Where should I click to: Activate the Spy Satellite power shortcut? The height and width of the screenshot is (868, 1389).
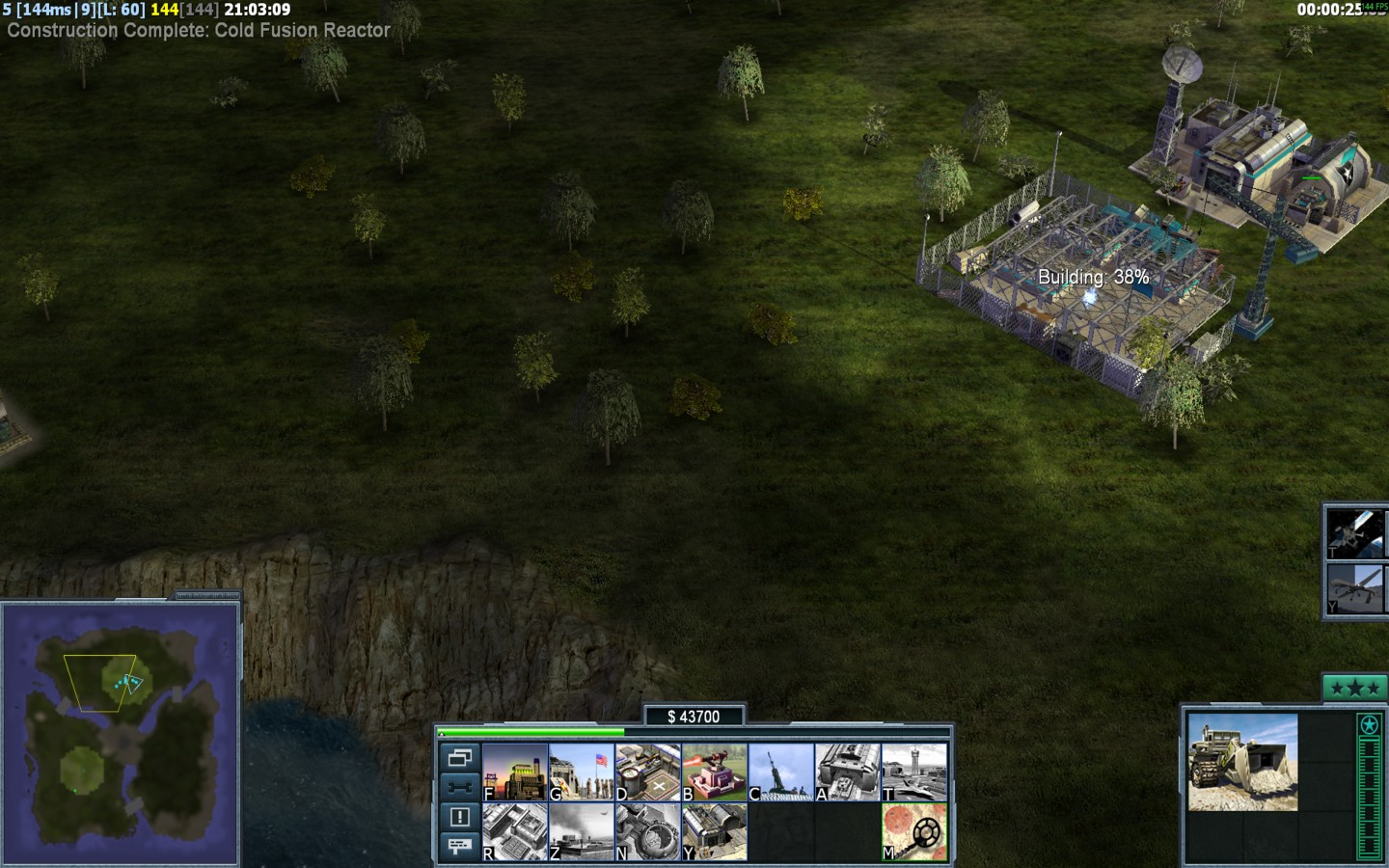(x=1357, y=533)
